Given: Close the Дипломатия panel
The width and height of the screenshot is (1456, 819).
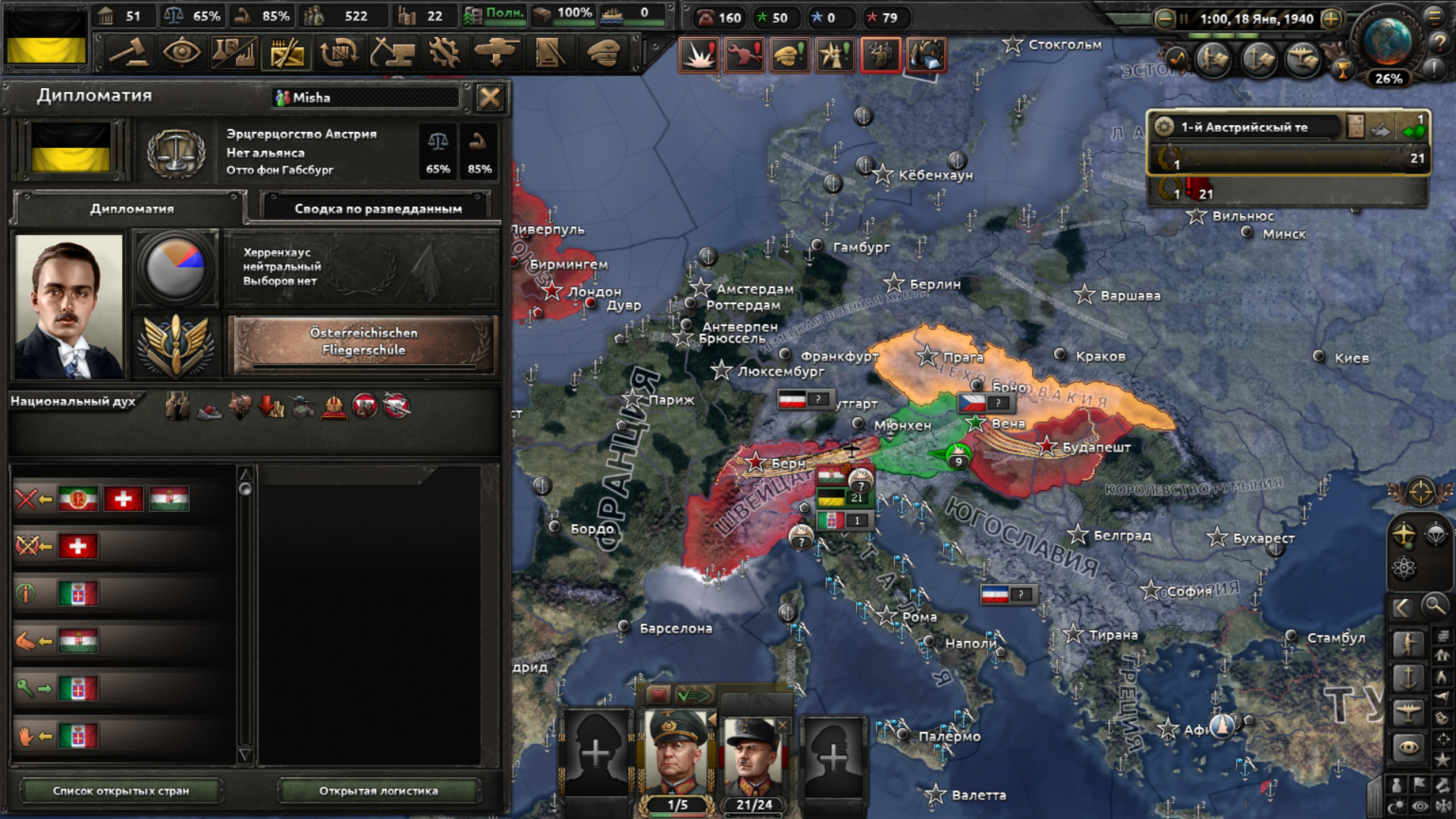Looking at the screenshot, I should pyautogui.click(x=490, y=97).
